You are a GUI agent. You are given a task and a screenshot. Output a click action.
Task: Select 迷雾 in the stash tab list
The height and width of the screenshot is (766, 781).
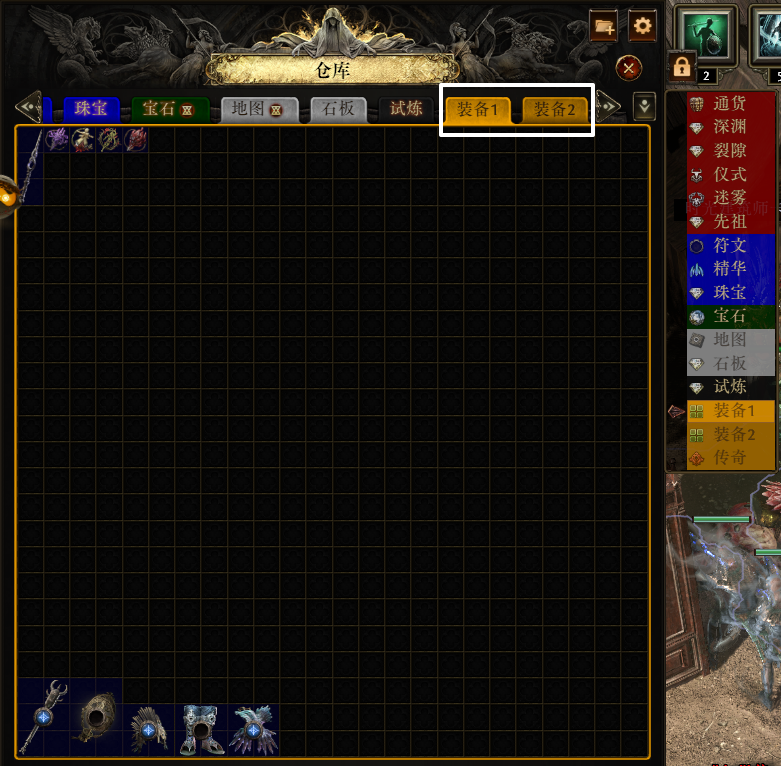pos(729,198)
